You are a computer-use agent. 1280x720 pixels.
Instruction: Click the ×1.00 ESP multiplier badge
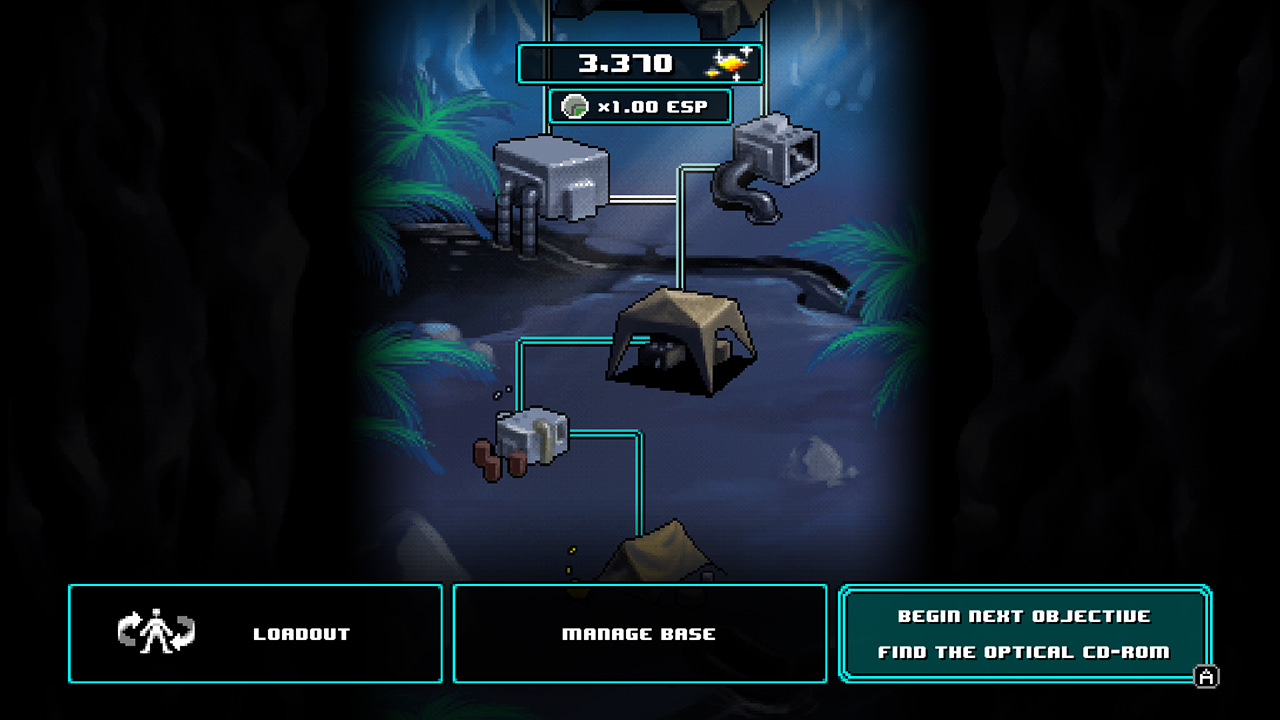click(640, 105)
